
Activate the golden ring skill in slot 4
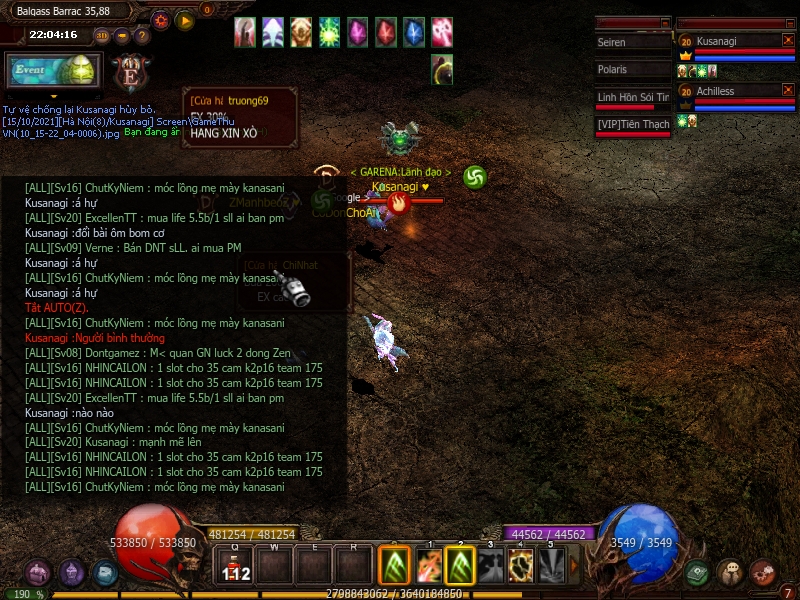click(521, 567)
